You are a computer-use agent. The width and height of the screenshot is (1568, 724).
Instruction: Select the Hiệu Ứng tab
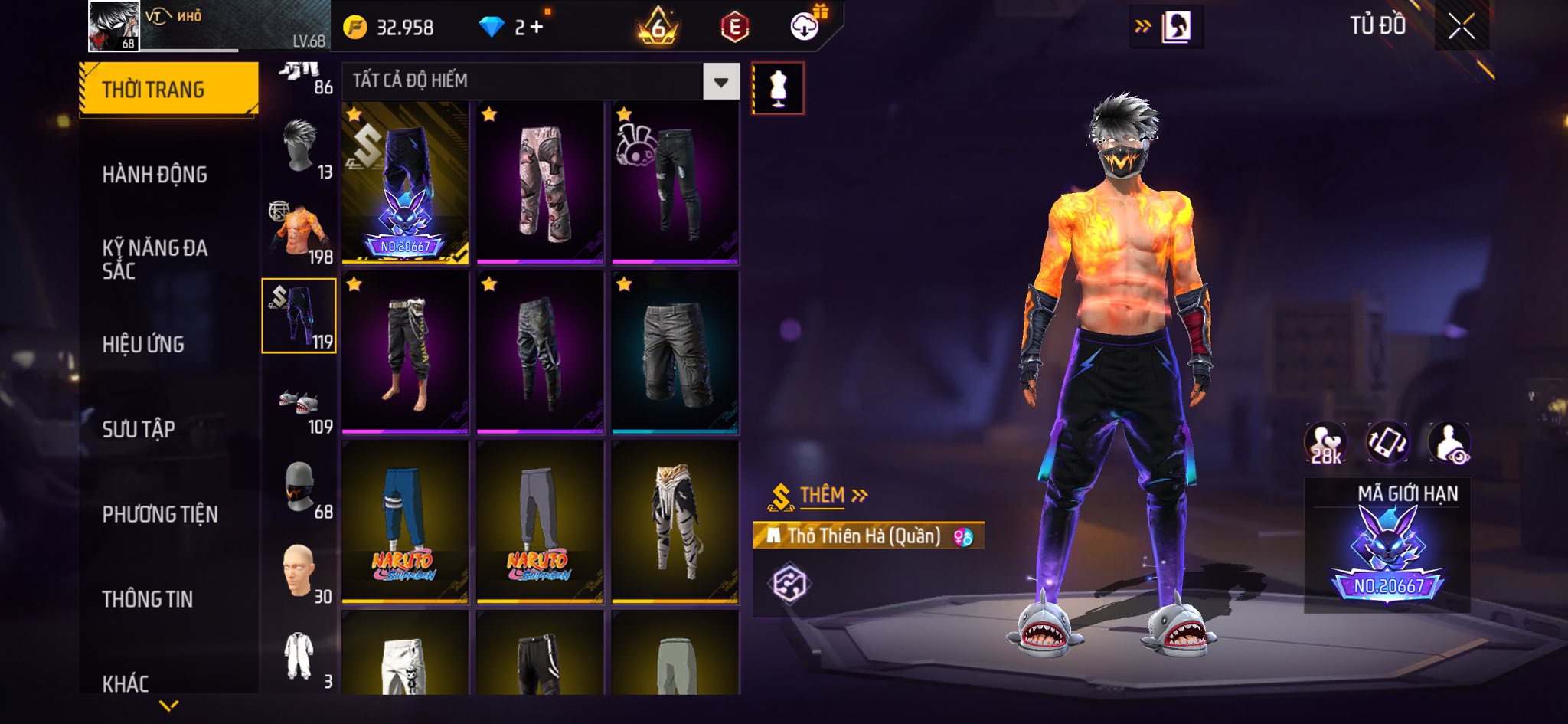(x=143, y=345)
